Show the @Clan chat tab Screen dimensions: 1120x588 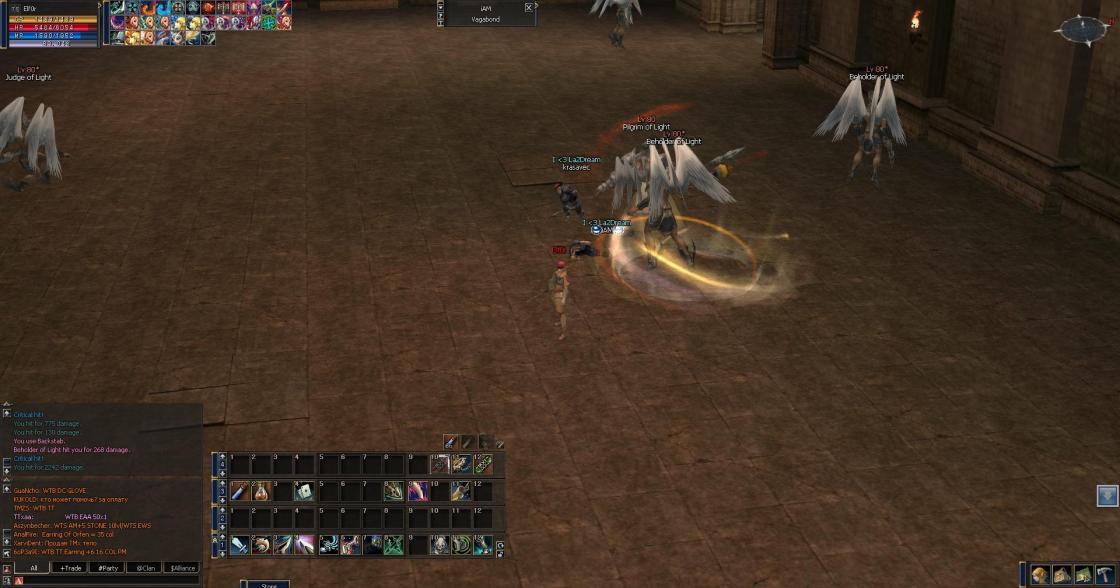[144, 567]
